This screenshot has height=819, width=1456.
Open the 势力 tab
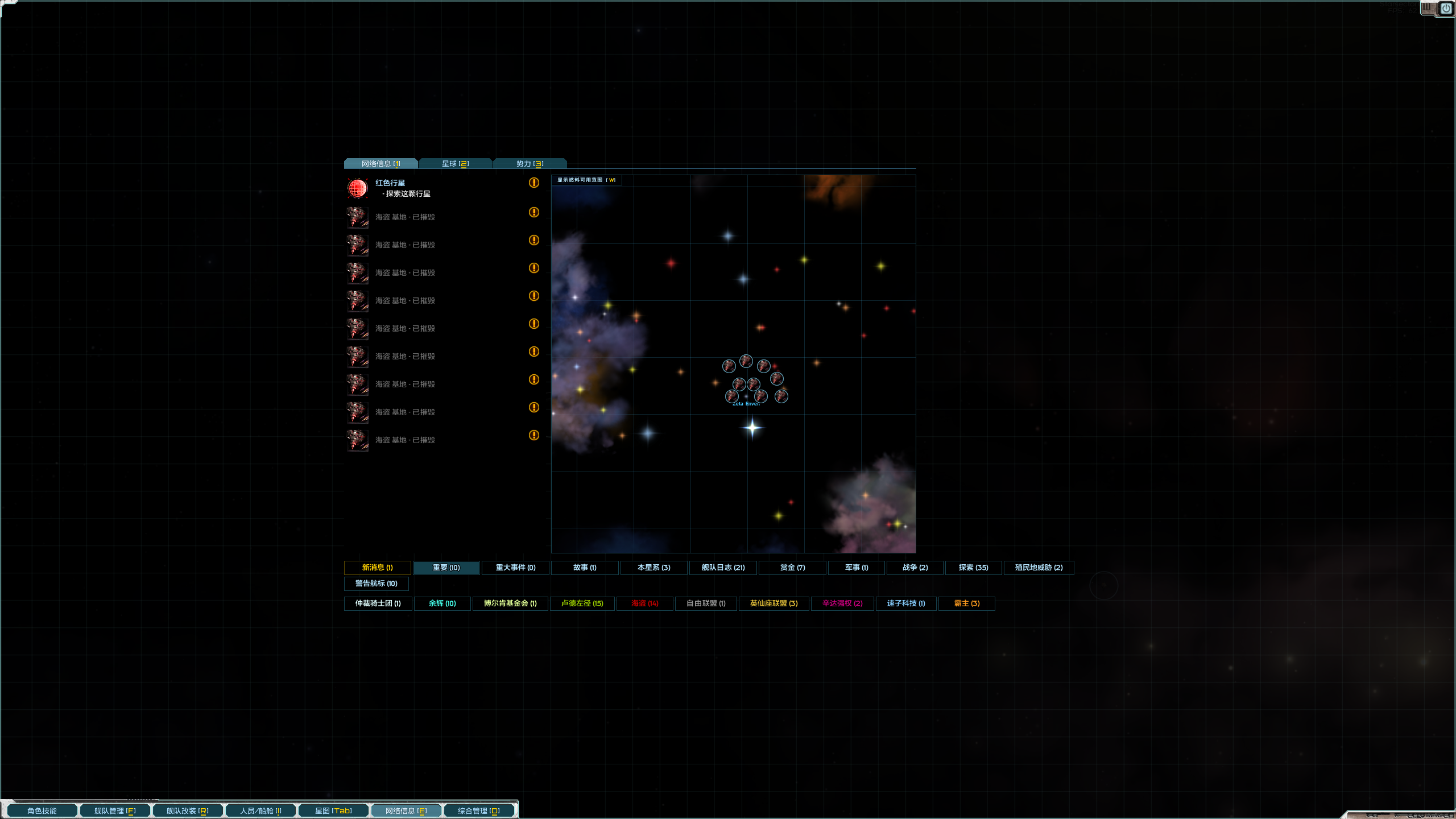click(529, 163)
